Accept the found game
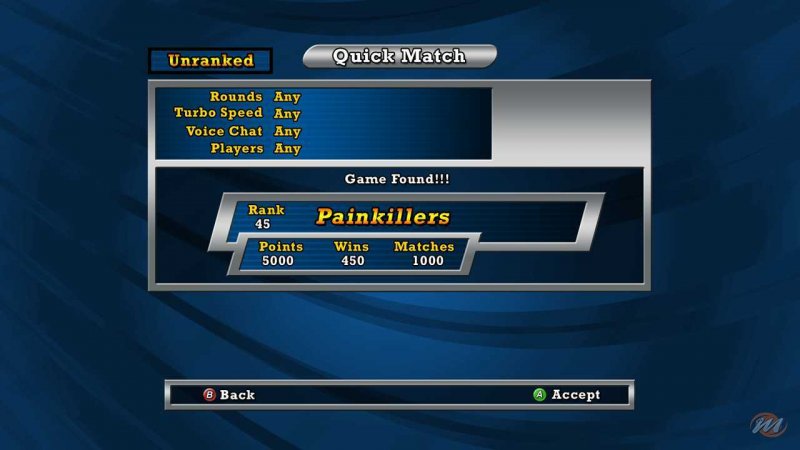This screenshot has height=450, width=800. point(566,395)
